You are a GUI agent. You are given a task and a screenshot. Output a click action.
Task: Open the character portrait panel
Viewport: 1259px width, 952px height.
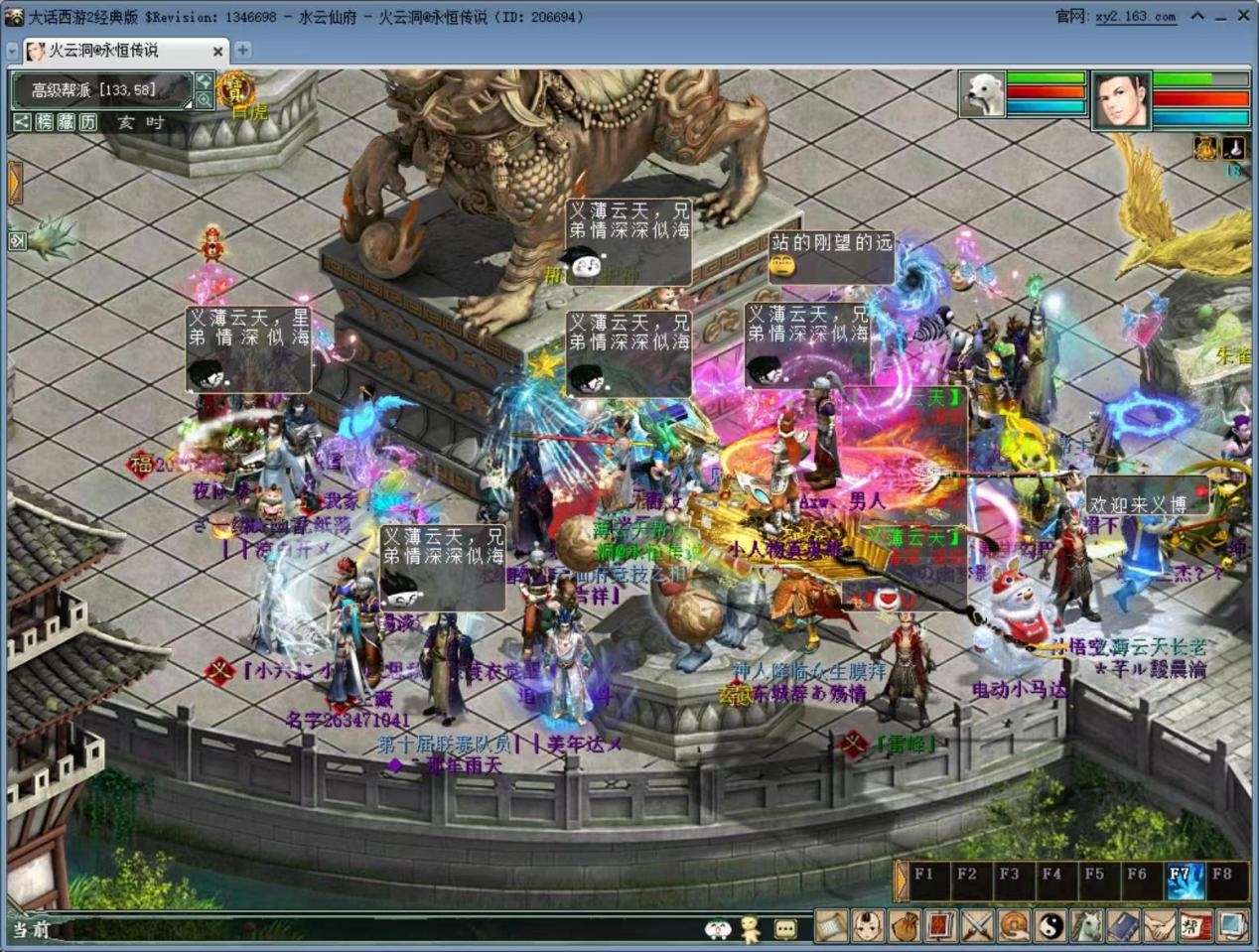point(1121,99)
